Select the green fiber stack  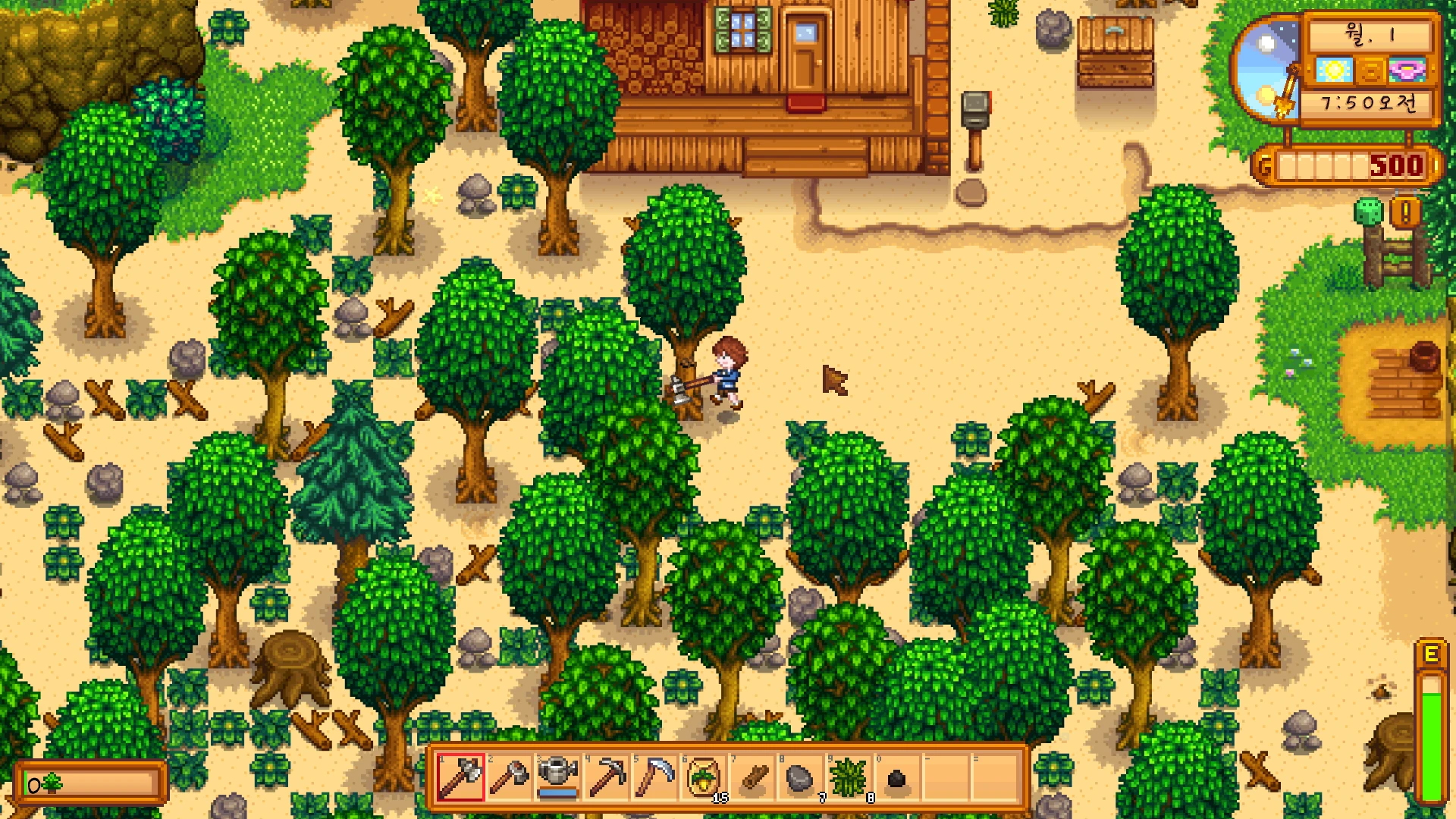(x=849, y=777)
